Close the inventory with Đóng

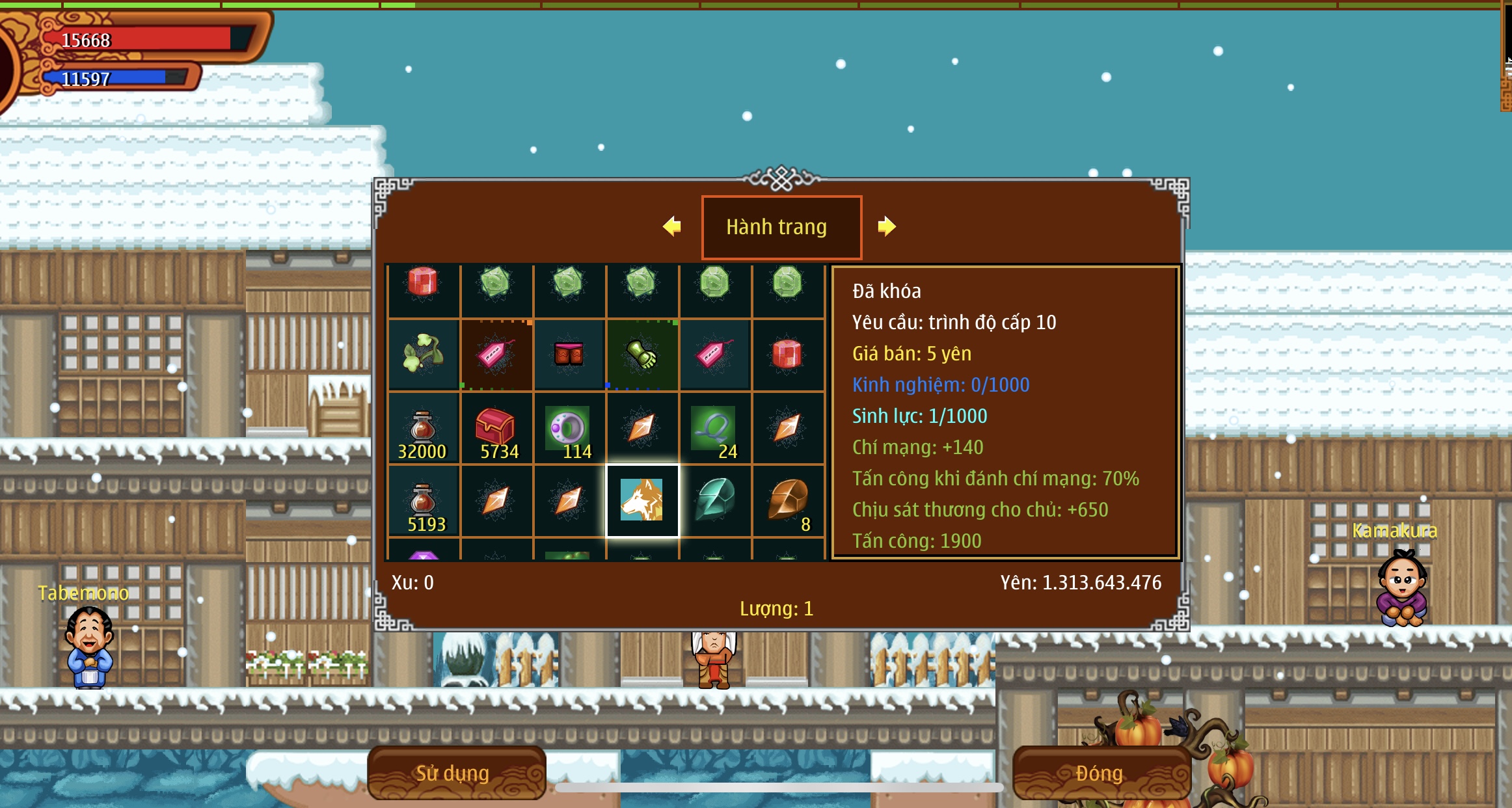[1100, 773]
